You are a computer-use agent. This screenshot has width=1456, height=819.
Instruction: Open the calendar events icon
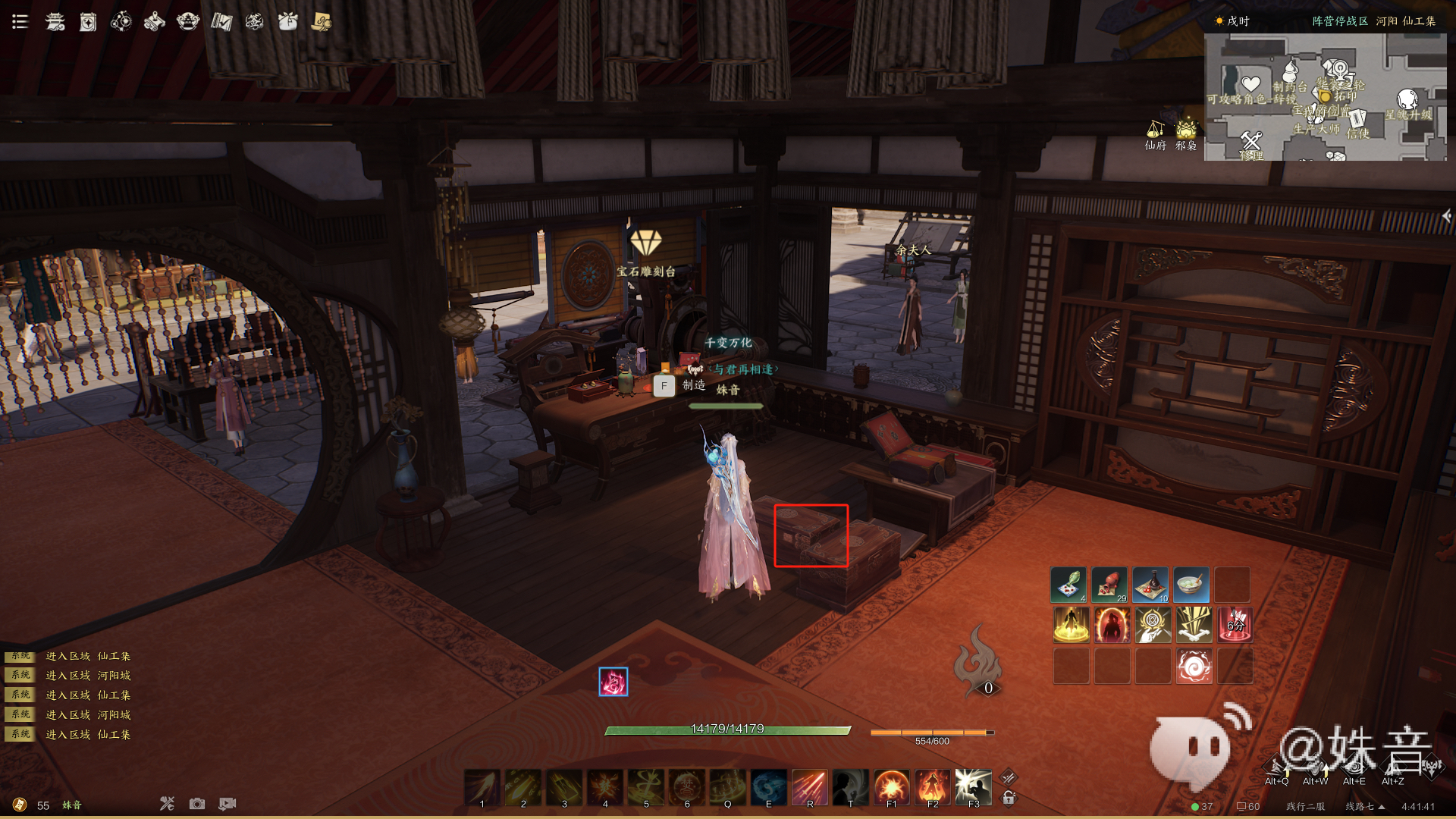pos(88,22)
